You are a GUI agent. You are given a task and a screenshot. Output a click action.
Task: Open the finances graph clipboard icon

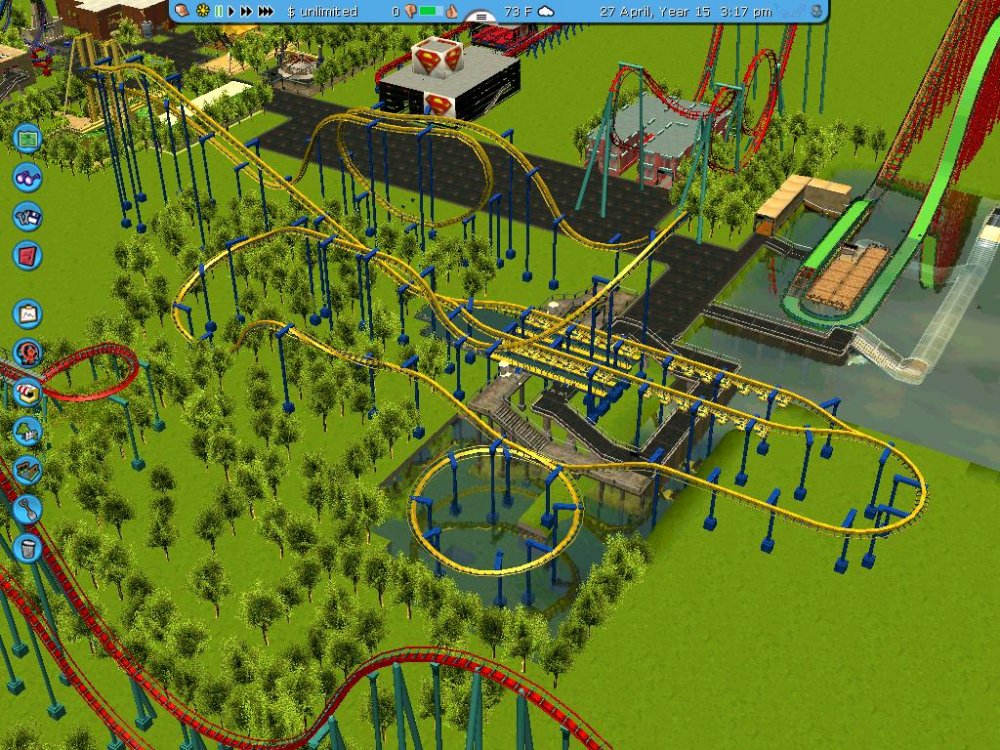pyautogui.click(x=27, y=314)
